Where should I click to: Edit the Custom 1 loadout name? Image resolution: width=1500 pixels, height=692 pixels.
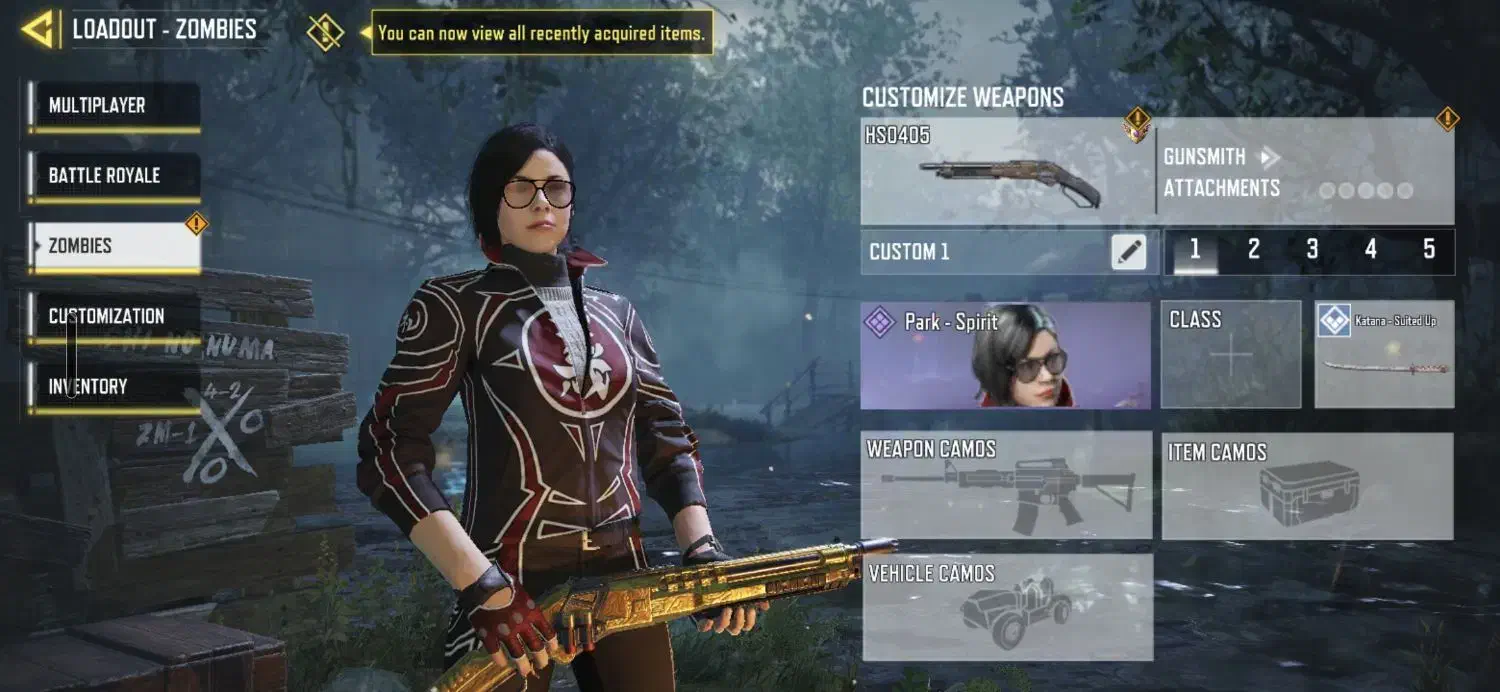point(1128,252)
